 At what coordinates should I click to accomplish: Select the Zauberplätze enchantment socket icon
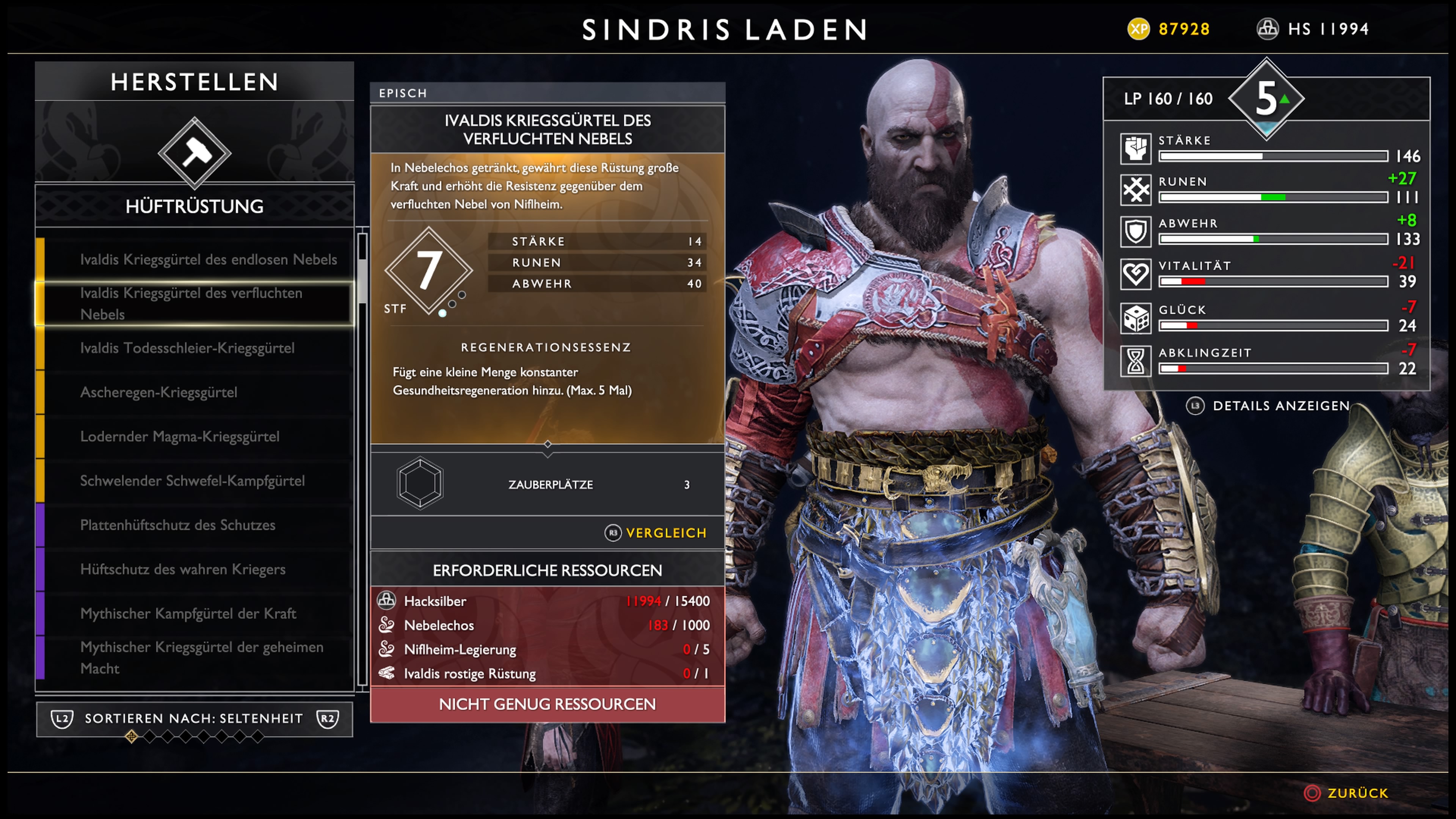[420, 484]
